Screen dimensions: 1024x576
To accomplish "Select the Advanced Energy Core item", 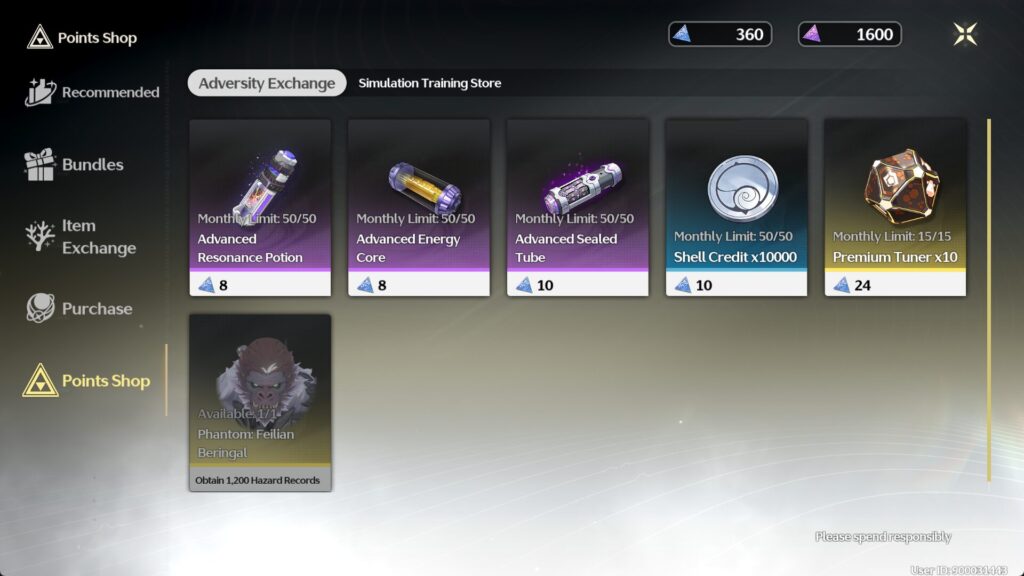I will coord(419,207).
